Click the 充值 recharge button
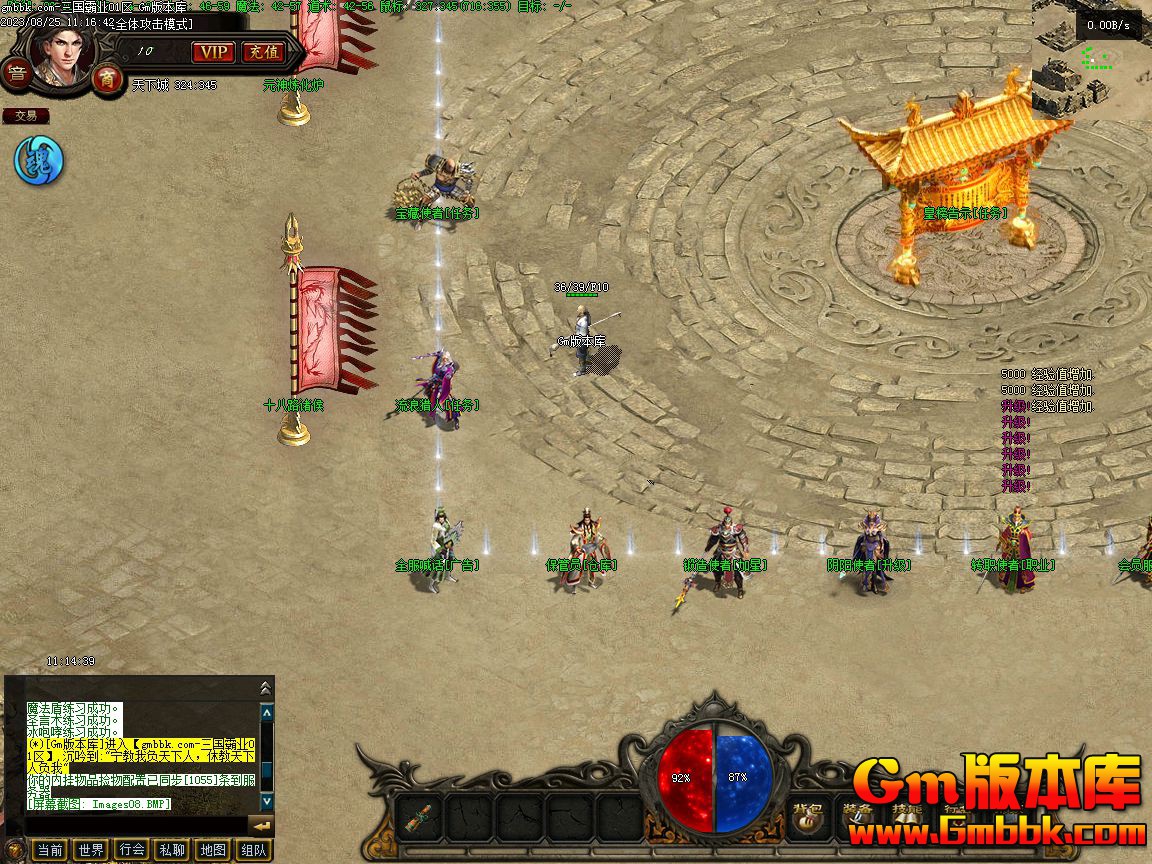 261,52
